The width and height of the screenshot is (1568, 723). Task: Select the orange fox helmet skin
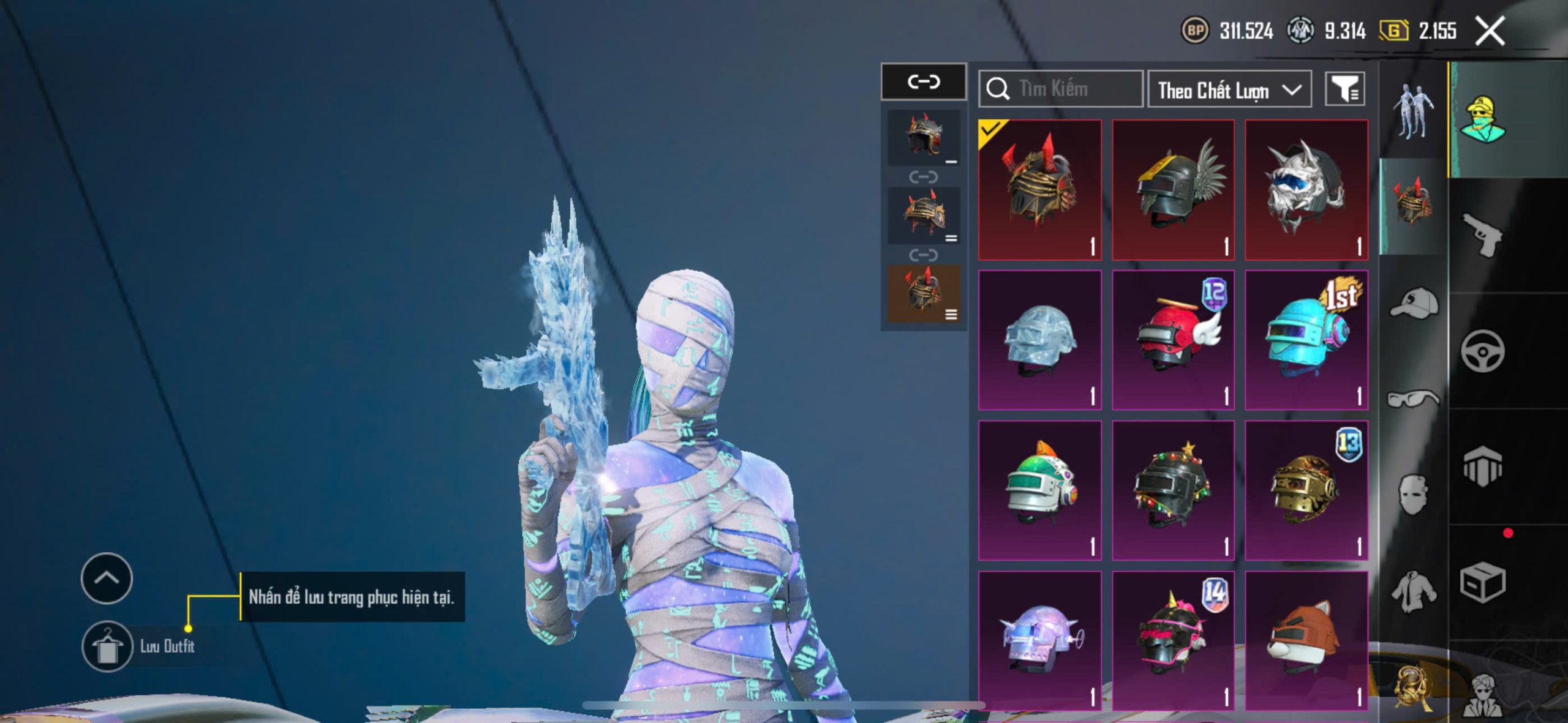point(1306,640)
